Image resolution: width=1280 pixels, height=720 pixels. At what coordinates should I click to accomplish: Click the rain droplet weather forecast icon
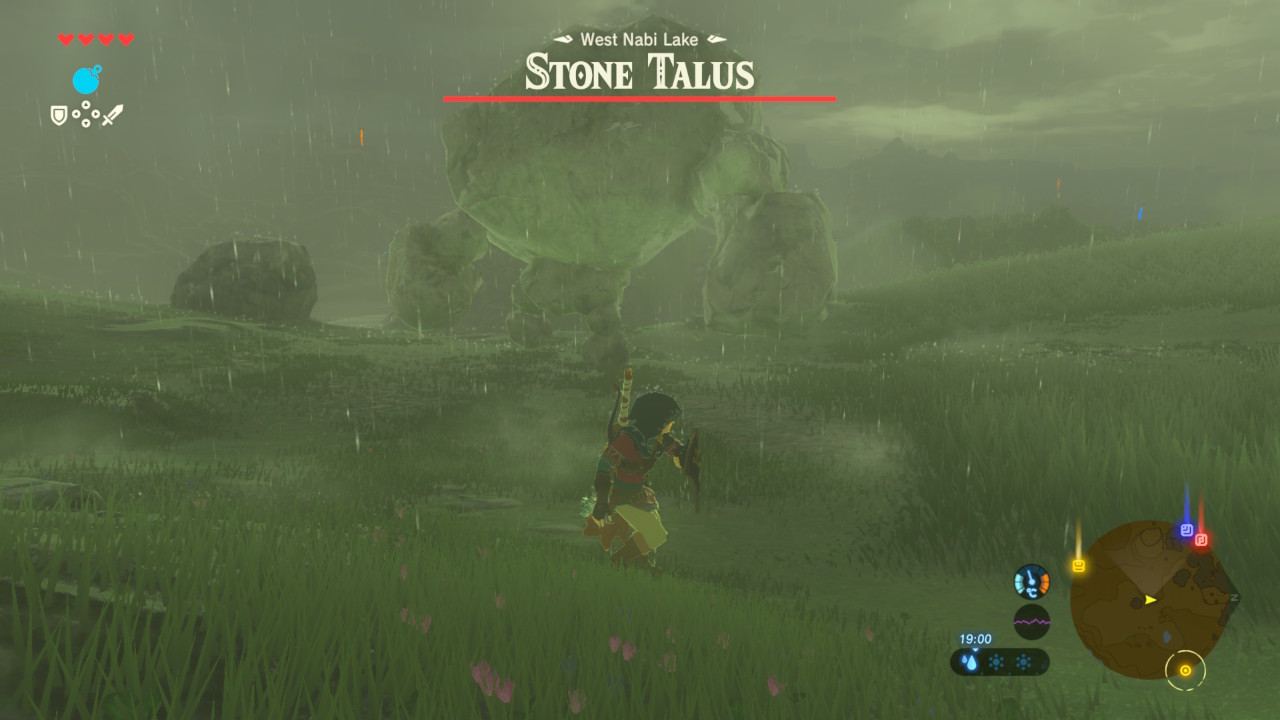(970, 662)
